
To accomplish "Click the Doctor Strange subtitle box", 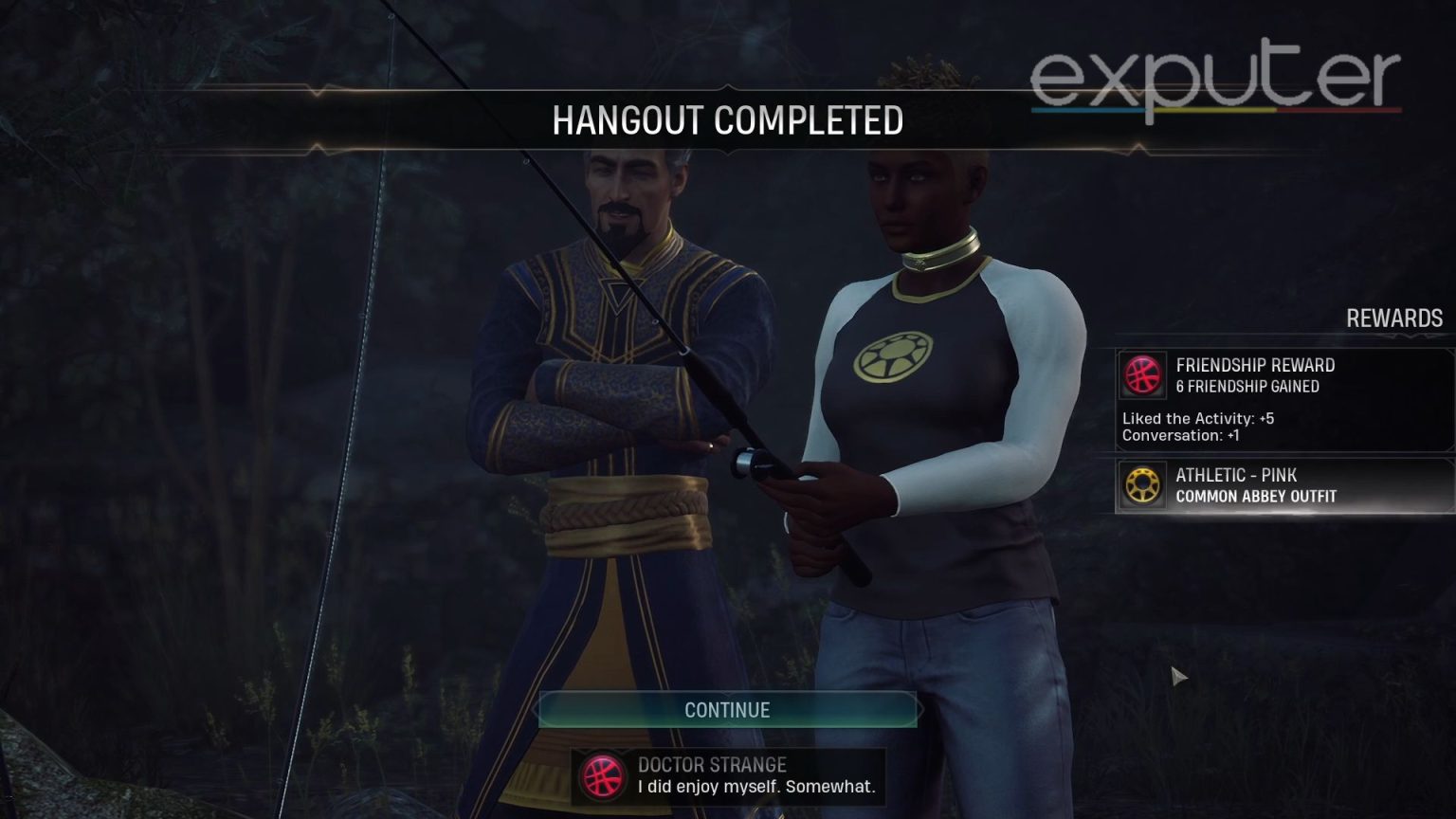I will click(x=727, y=775).
